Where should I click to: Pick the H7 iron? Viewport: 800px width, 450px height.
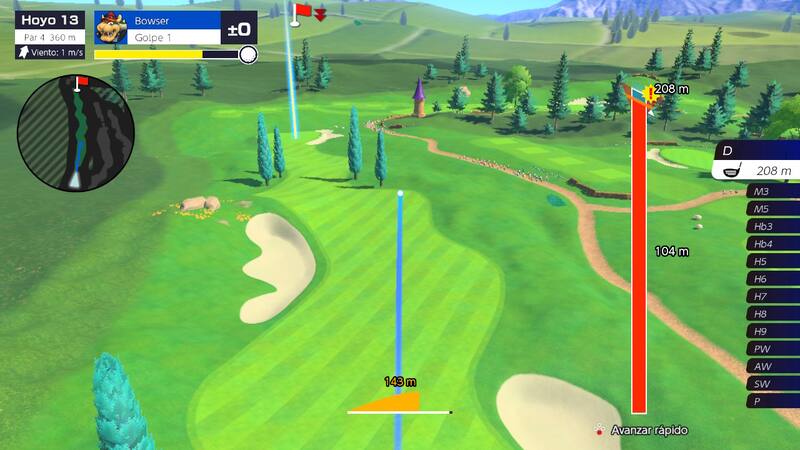pos(772,296)
